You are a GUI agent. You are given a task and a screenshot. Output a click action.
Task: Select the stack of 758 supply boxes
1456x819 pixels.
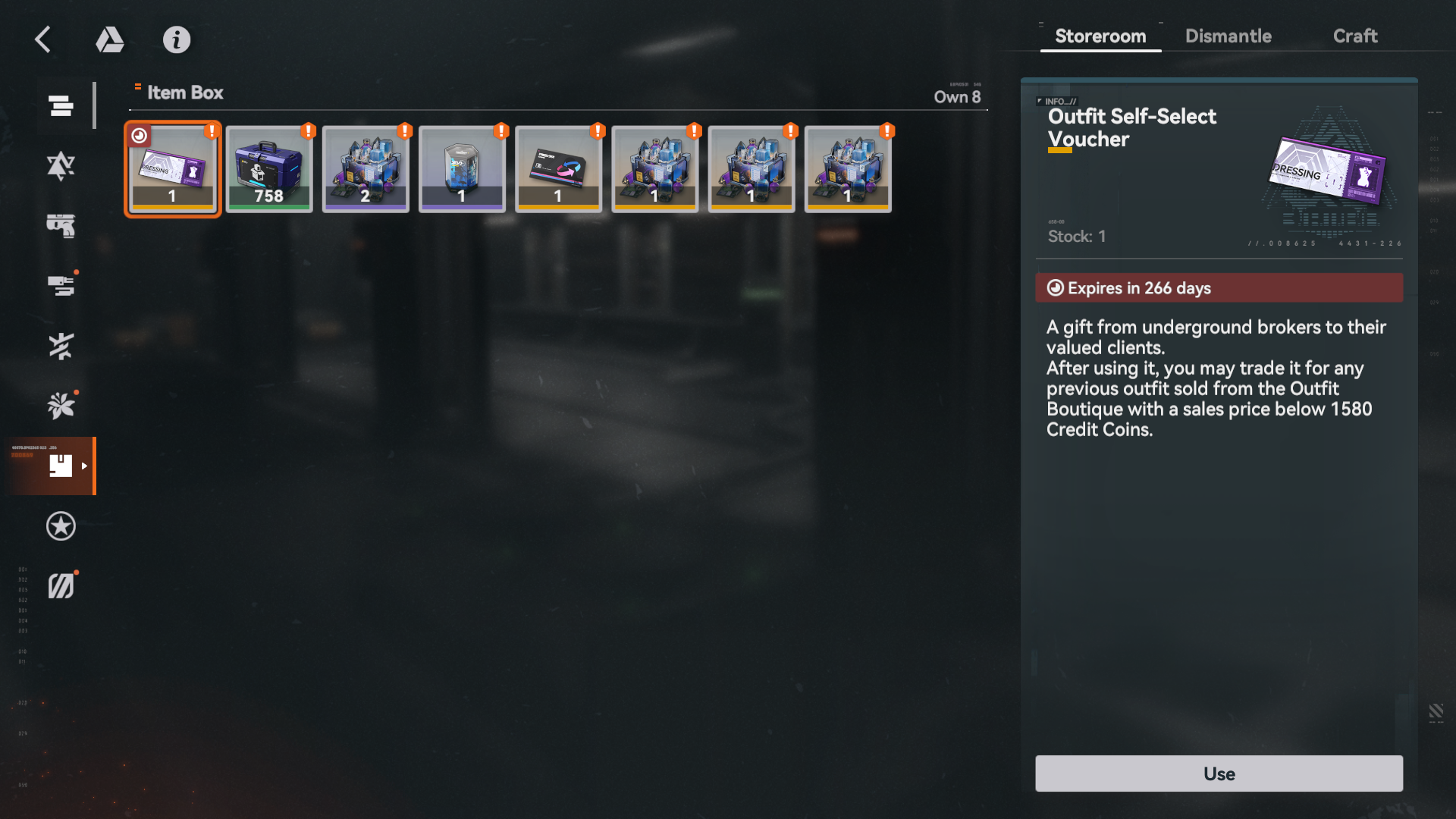pyautogui.click(x=268, y=168)
